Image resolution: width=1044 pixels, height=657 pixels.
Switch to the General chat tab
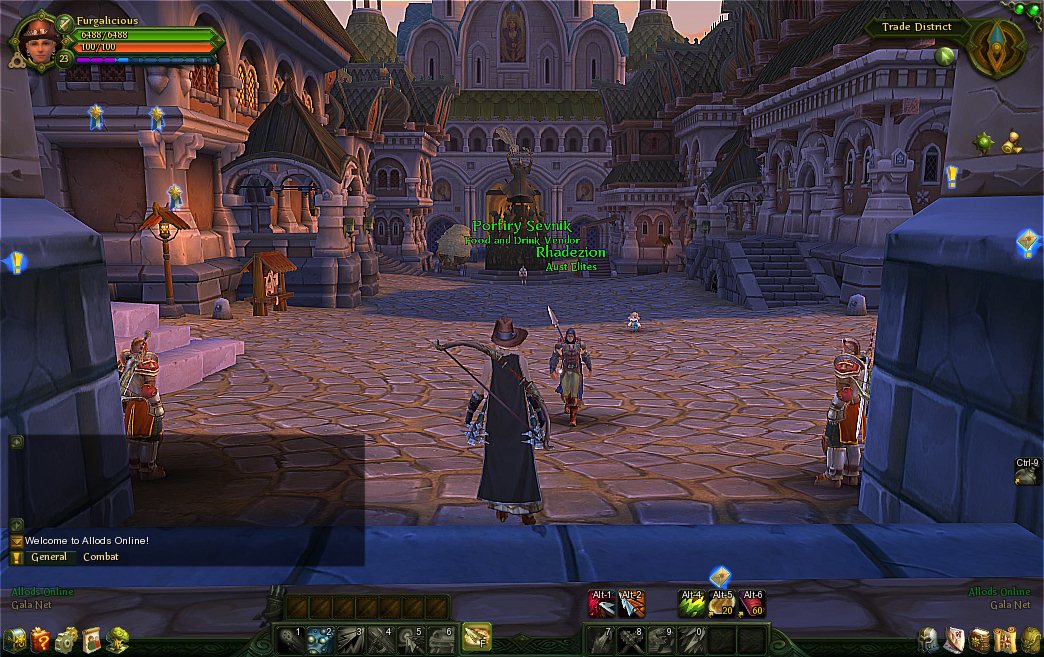[x=48, y=557]
